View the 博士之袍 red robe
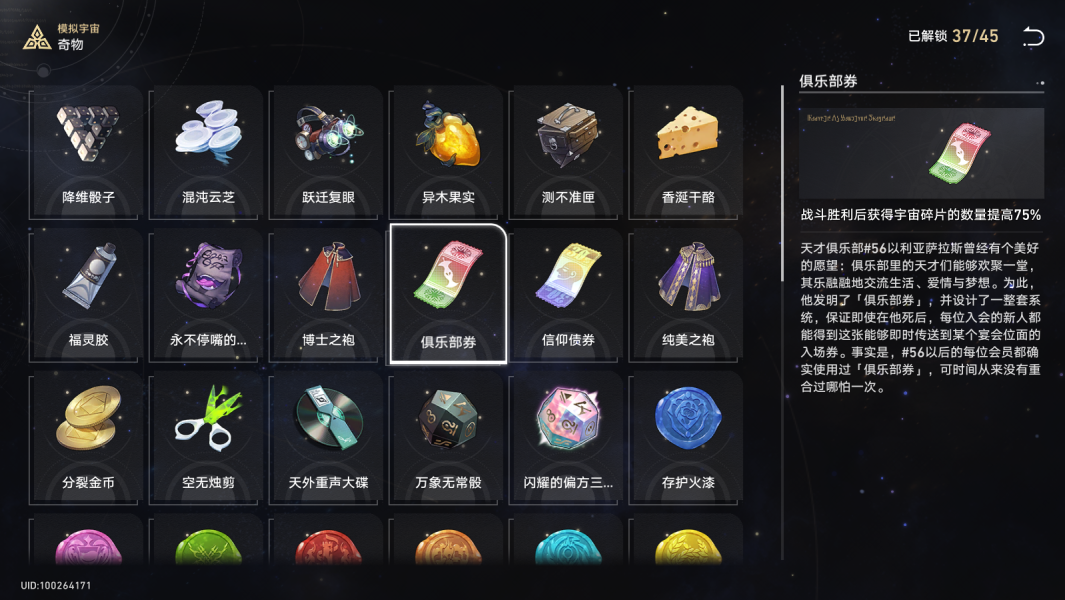This screenshot has height=600, width=1065. click(328, 293)
